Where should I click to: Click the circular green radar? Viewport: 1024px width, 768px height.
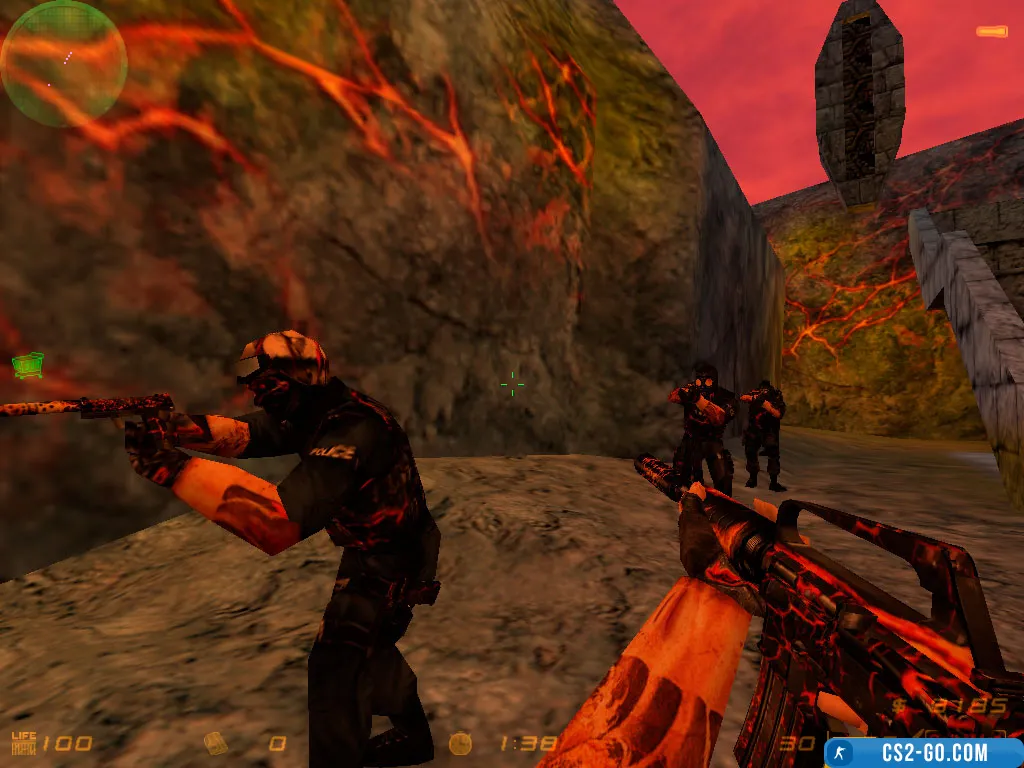click(x=64, y=63)
